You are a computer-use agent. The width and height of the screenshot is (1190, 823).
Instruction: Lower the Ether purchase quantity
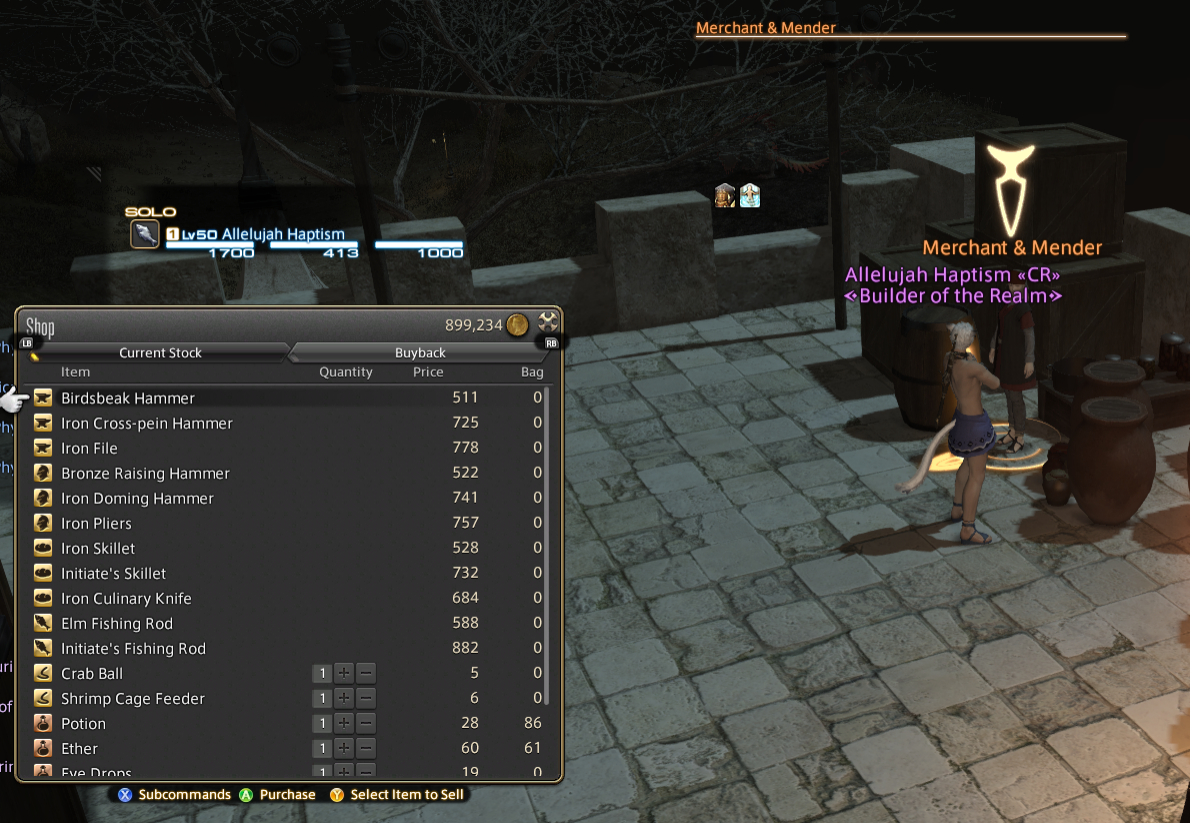pos(367,749)
